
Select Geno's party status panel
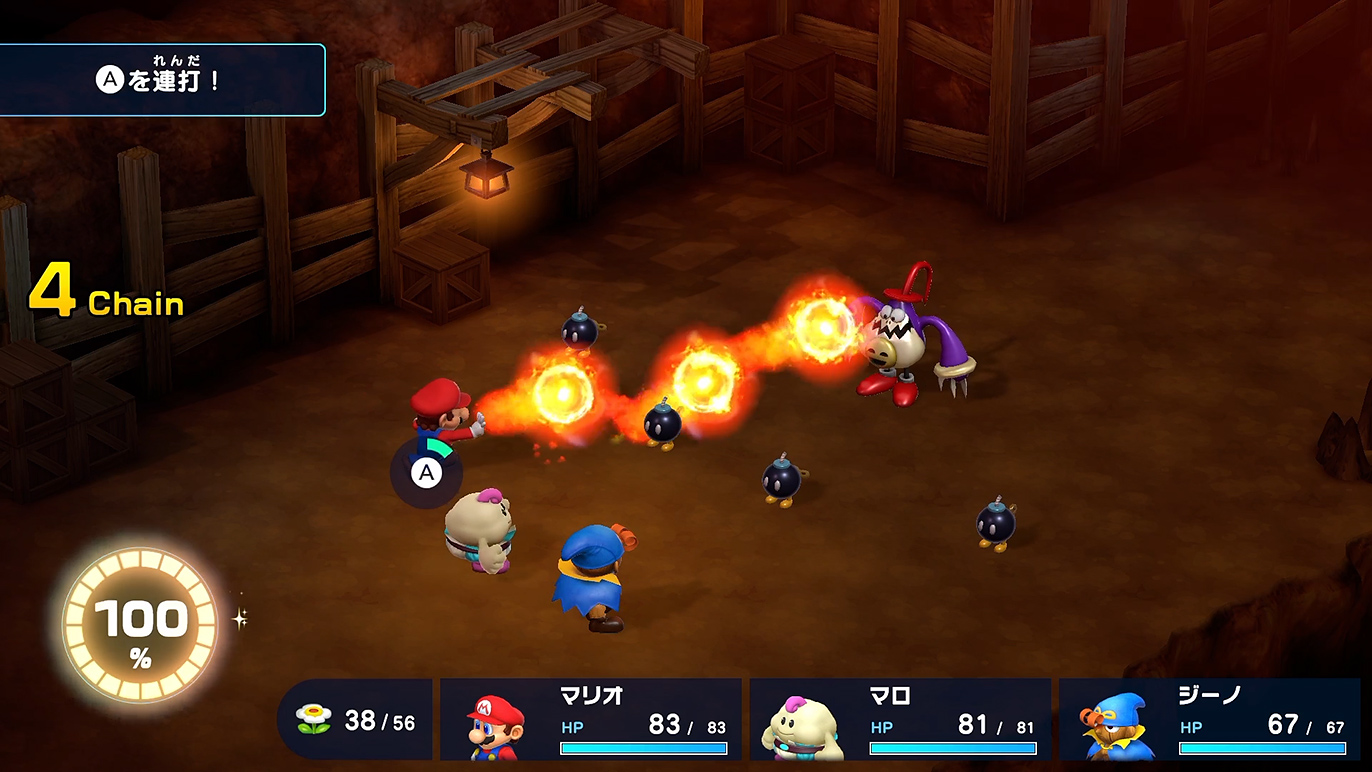[x=1209, y=719]
